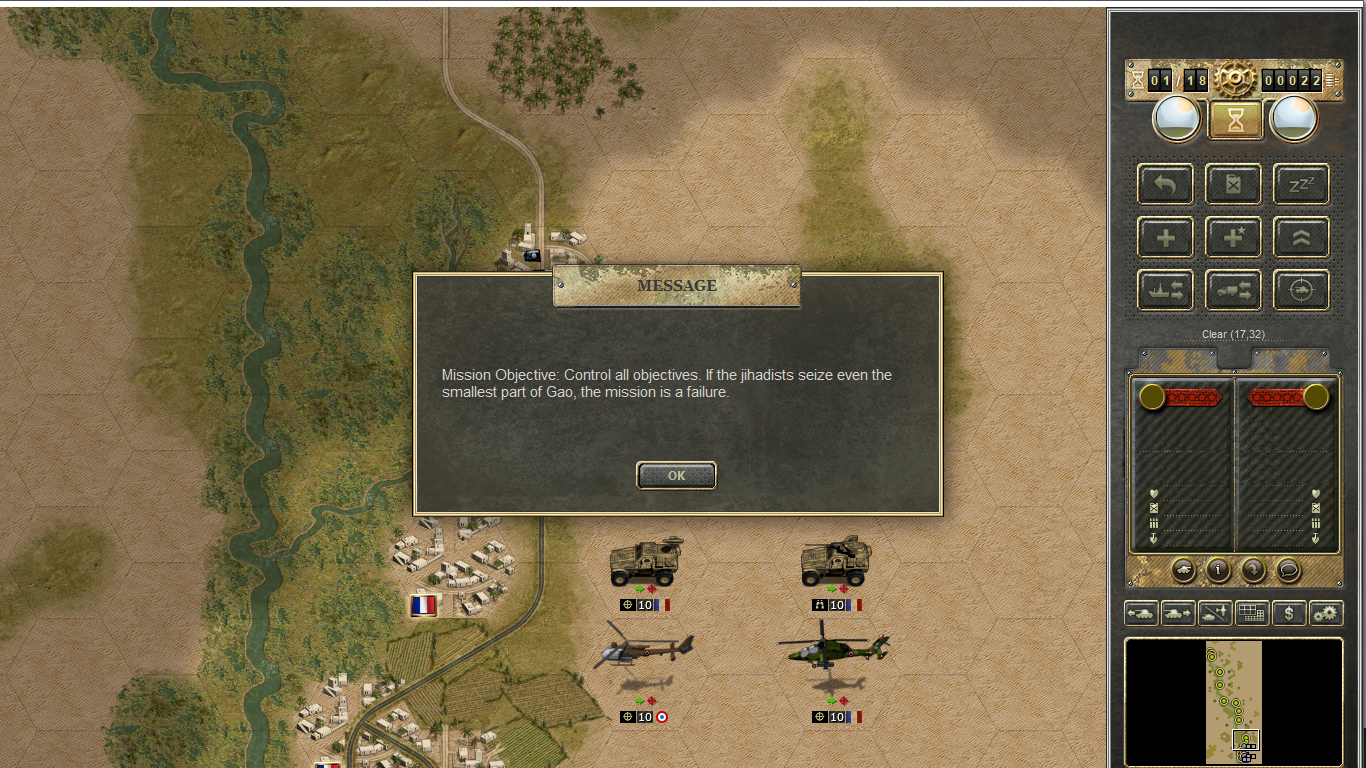This screenshot has width=1366, height=768.
Task: Dismiss the mission message with OK
Action: coord(676,476)
